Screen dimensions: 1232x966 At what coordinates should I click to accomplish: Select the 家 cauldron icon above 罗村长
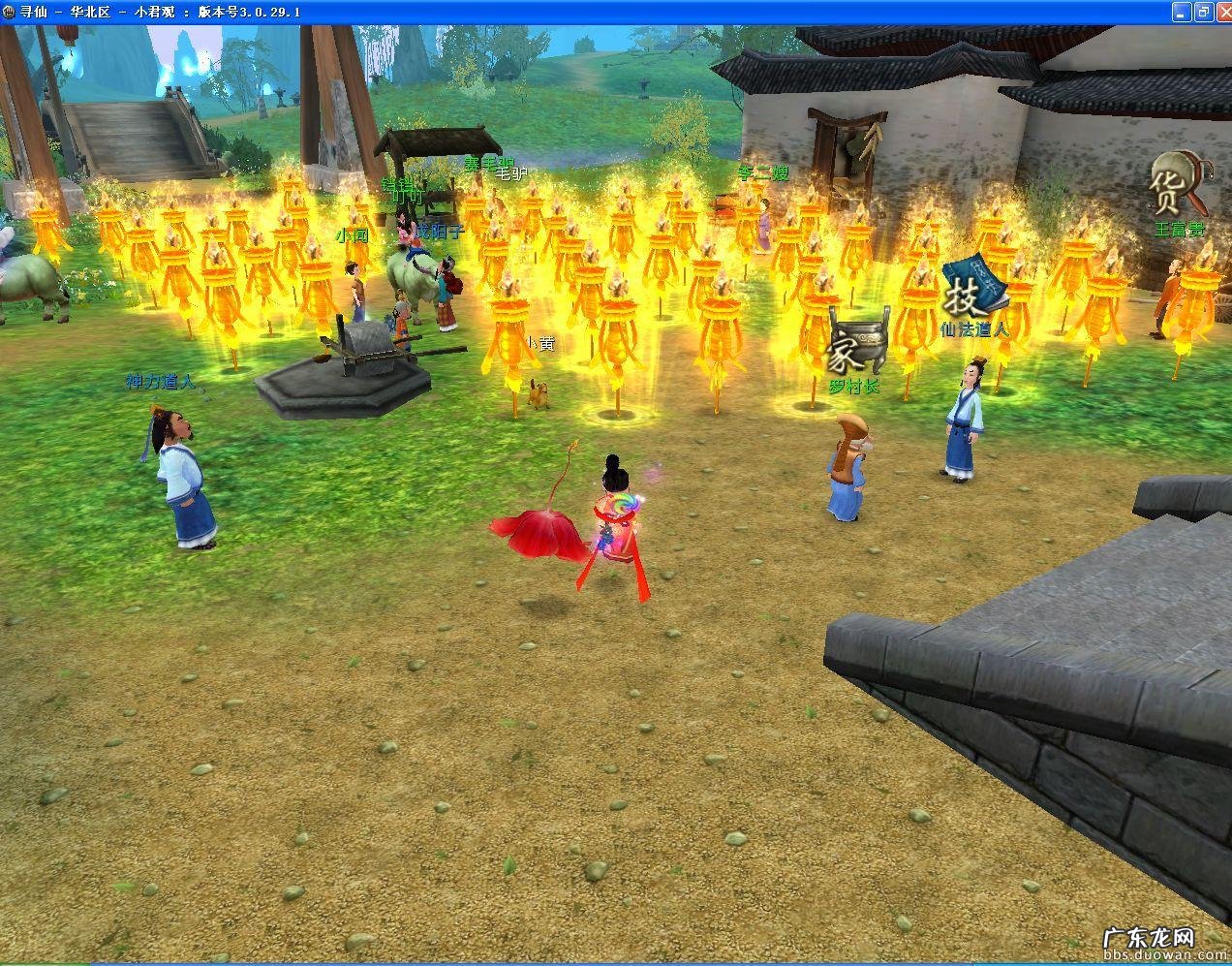tap(854, 346)
